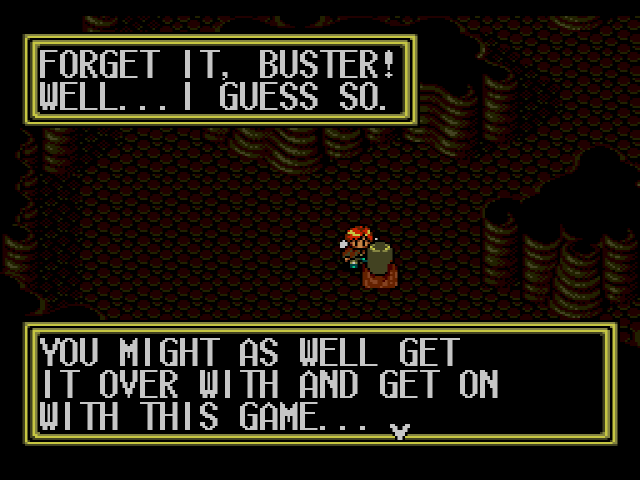640x480 pixels.
Task: Click the dialogue continue arrow
Action: coord(400,431)
